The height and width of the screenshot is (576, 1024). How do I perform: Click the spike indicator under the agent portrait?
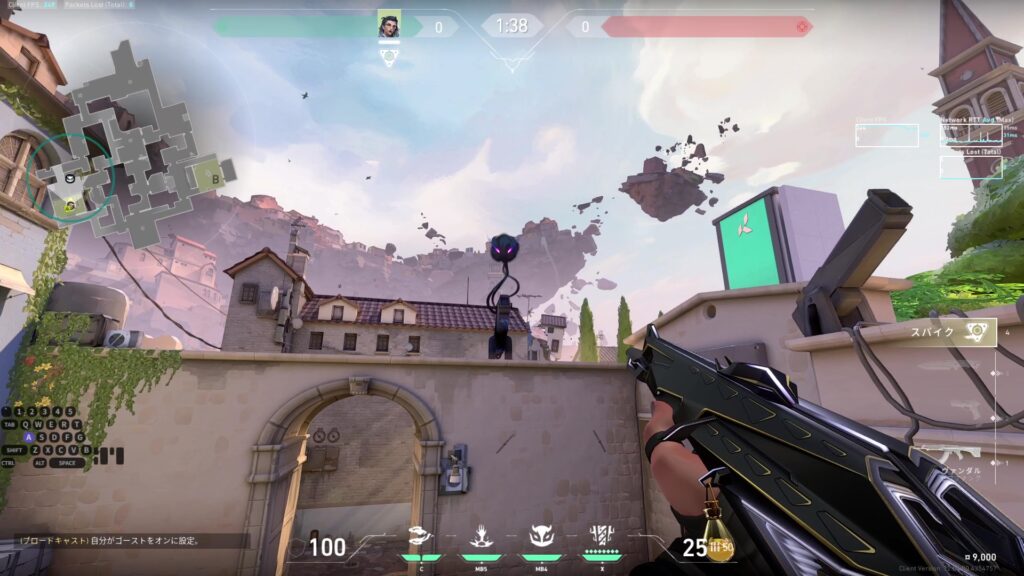(389, 58)
